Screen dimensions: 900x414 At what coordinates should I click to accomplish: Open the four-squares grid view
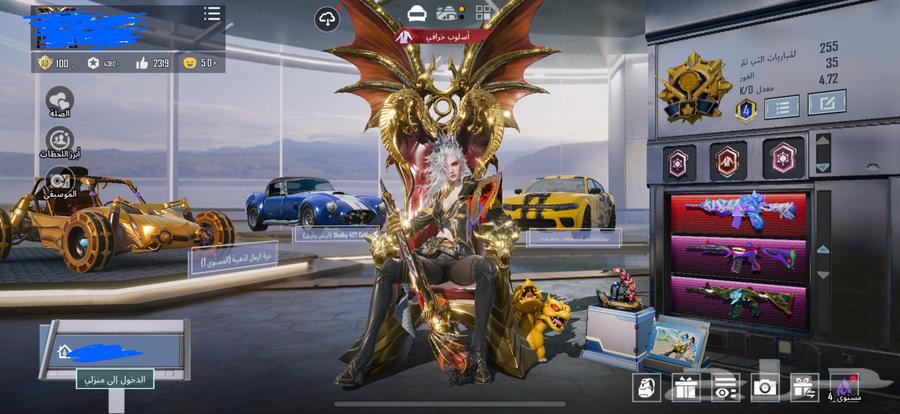pyautogui.click(x=484, y=13)
